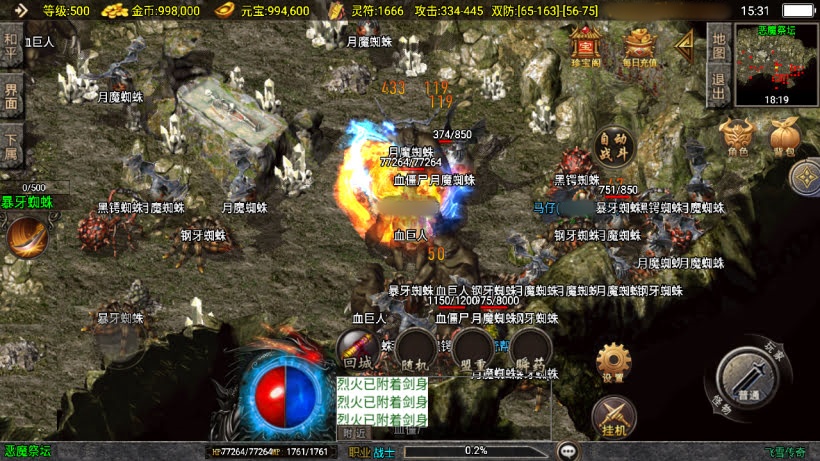
Task: Open the 设置 settings gear
Action: coord(613,362)
